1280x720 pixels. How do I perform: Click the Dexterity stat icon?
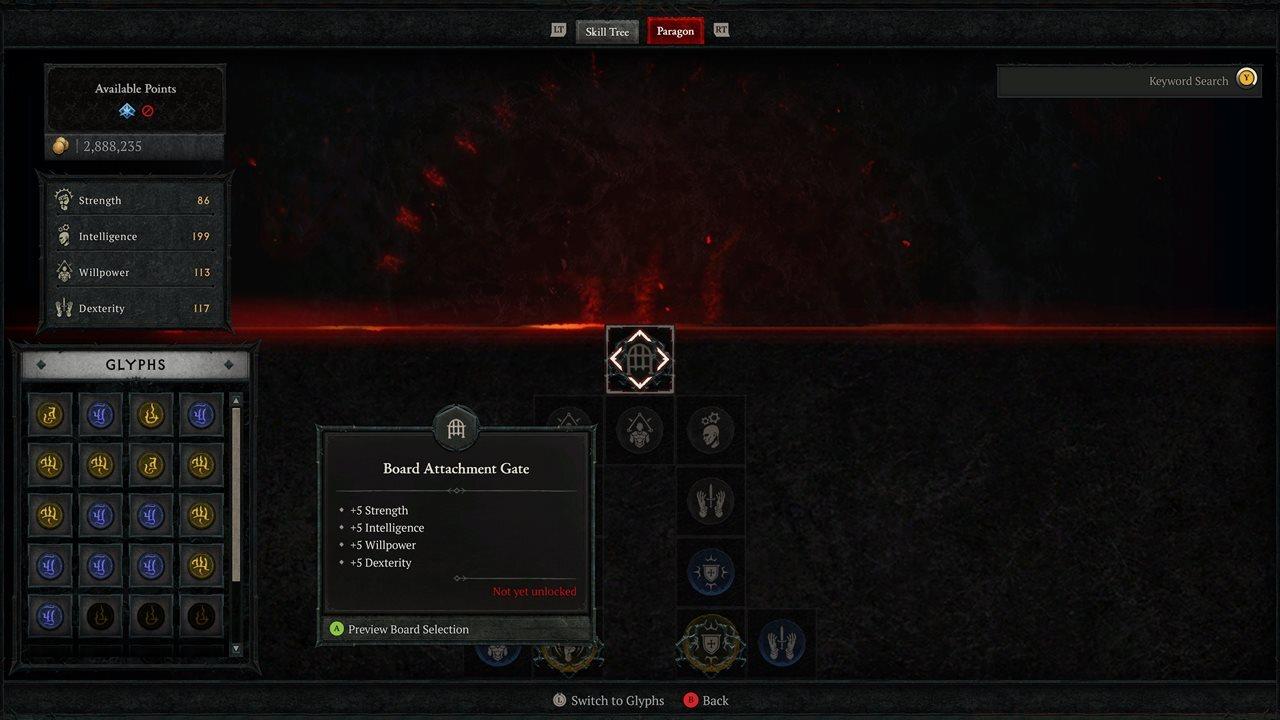point(65,307)
